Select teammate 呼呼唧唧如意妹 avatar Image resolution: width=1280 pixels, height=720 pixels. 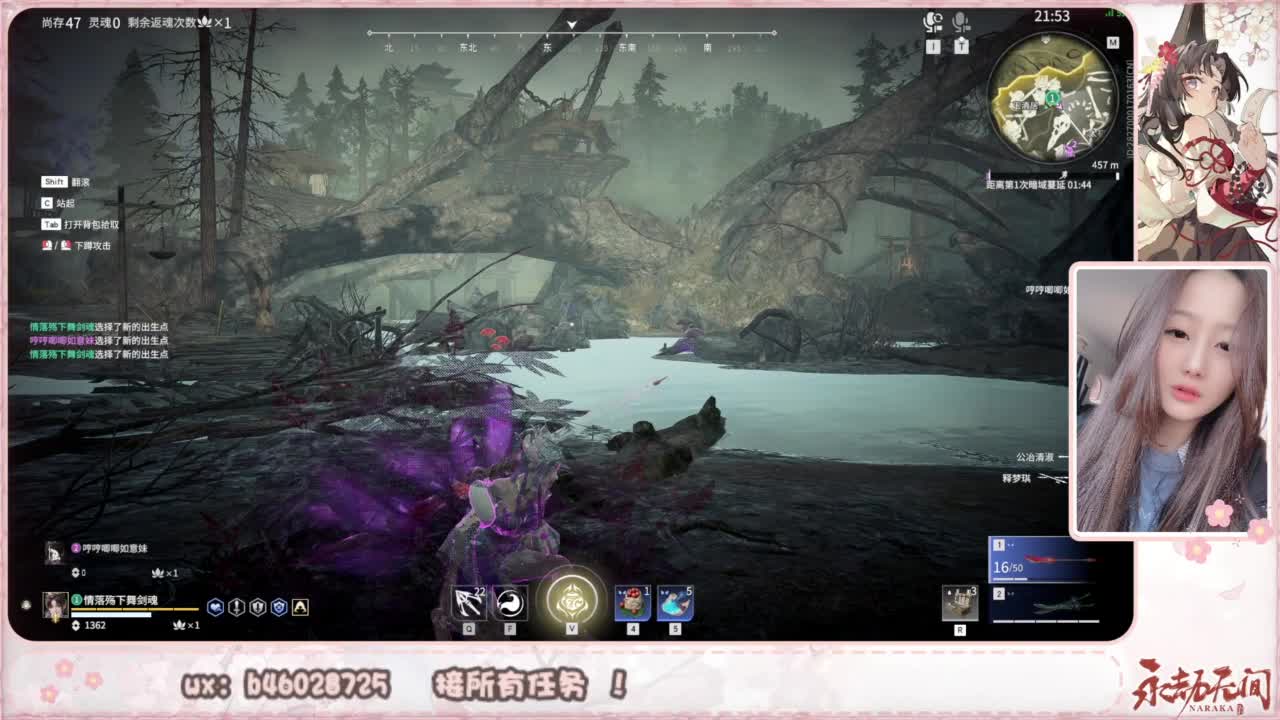(55, 550)
